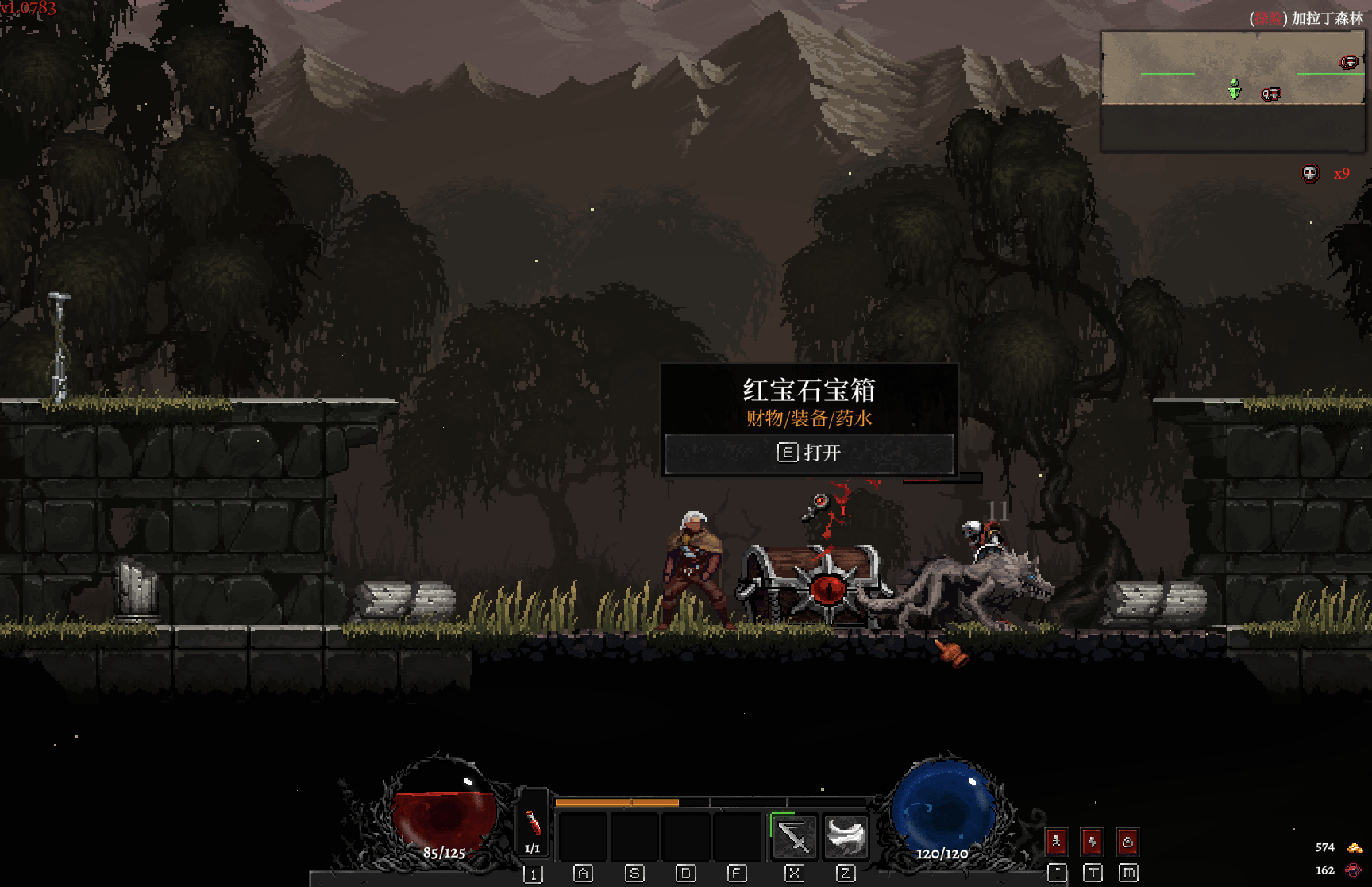This screenshot has width=1372, height=887.
Task: Open the ruby treasure chest with 打开
Action: (x=808, y=453)
